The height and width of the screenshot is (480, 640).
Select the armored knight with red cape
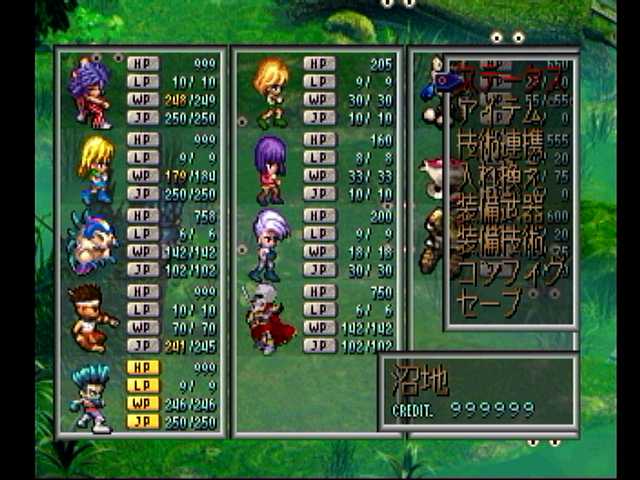(268, 318)
